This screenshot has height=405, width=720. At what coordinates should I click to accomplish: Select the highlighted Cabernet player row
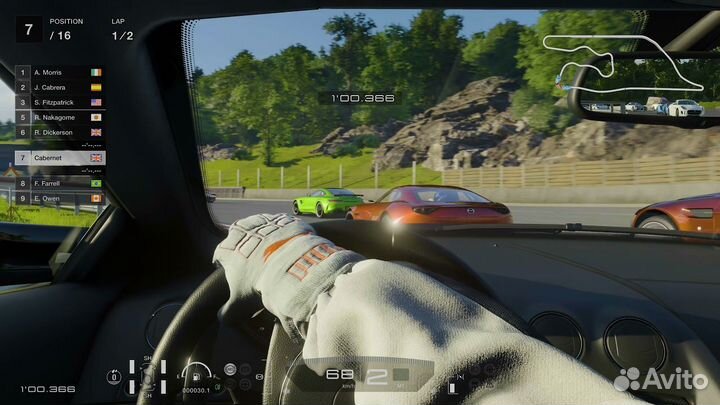[60, 158]
